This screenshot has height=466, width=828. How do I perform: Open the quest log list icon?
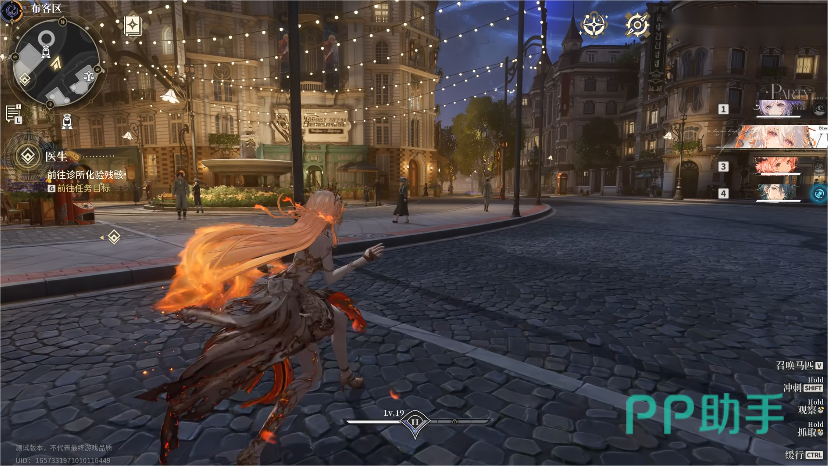tap(13, 112)
